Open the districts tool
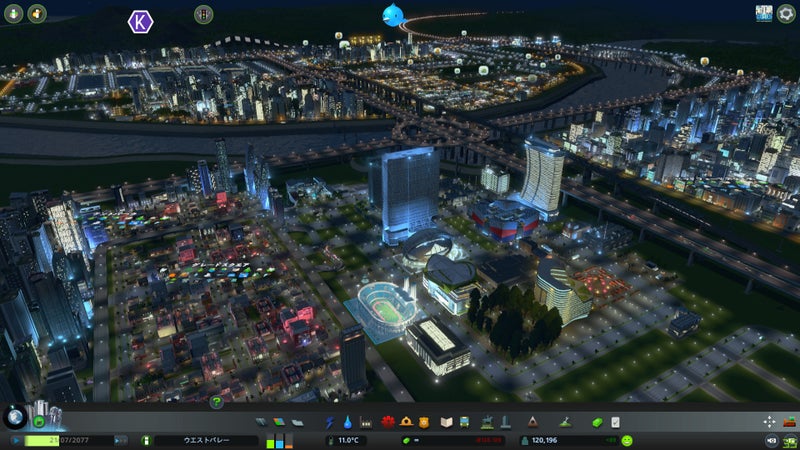This screenshot has height=450, width=800. click(x=297, y=422)
